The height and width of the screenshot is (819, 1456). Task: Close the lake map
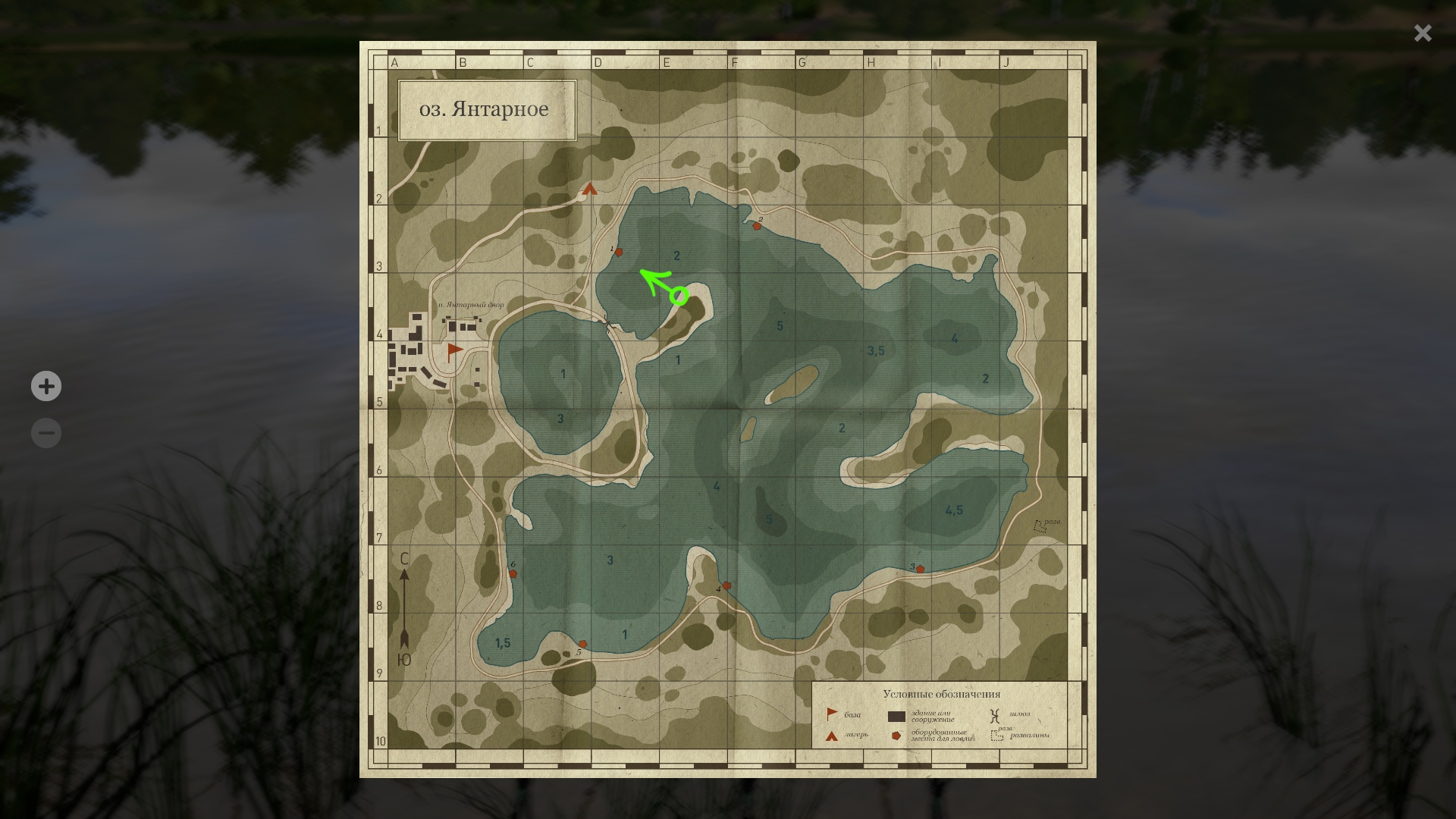tap(1422, 33)
